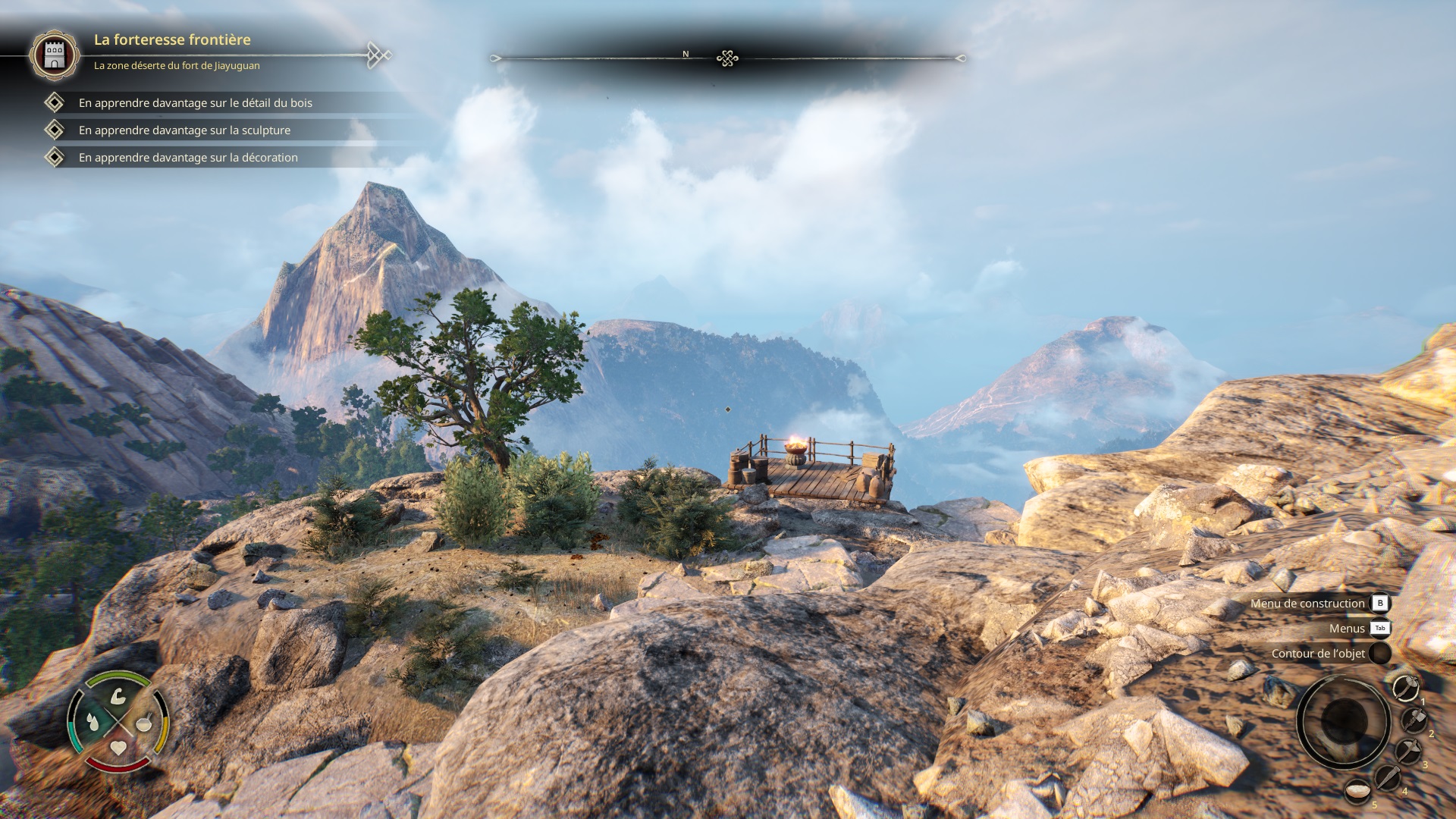The width and height of the screenshot is (1456, 819).
Task: Click the flexed arm stamina icon
Action: [x=118, y=696]
